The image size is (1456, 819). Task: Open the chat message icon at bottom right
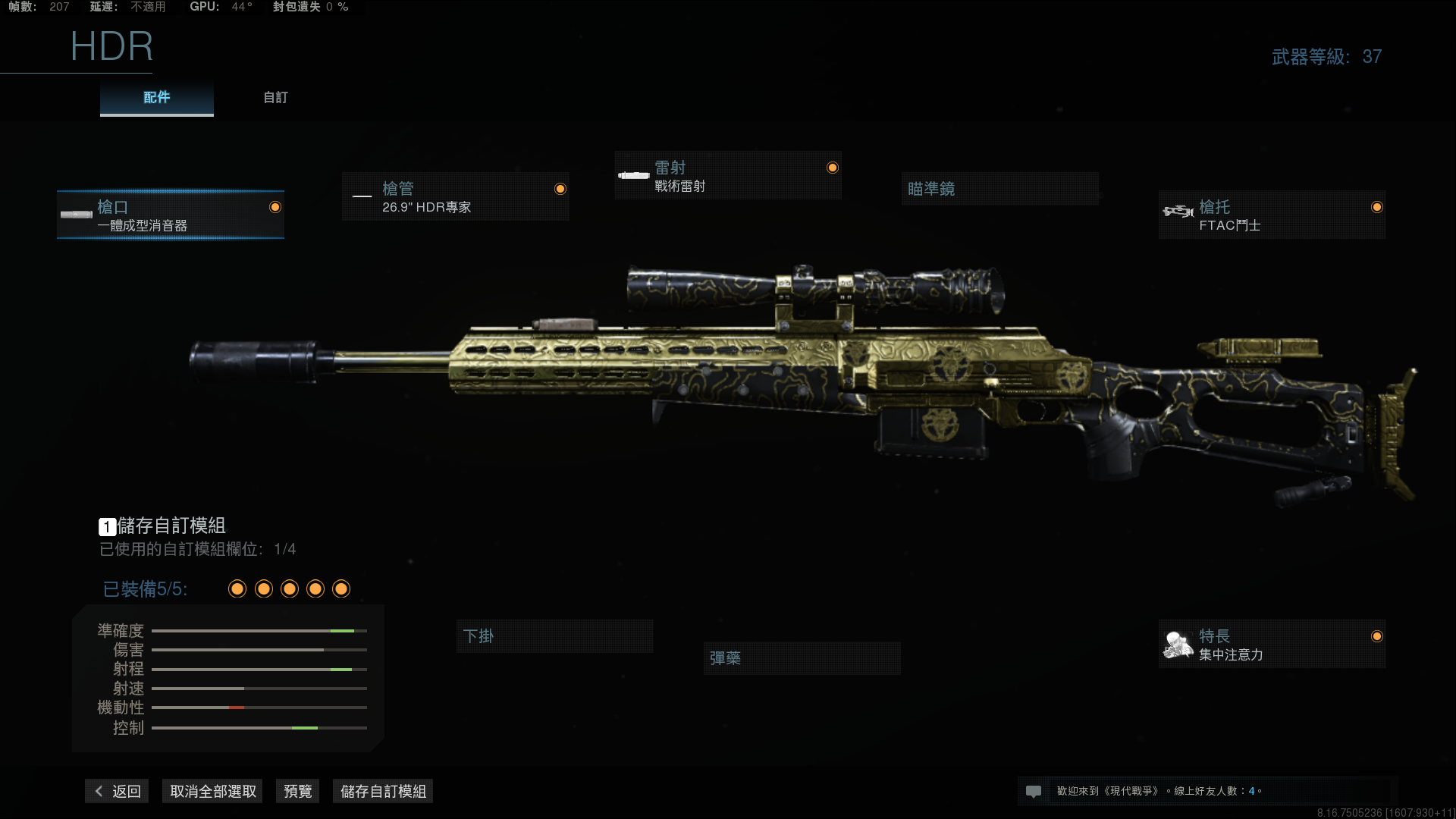(x=1034, y=790)
